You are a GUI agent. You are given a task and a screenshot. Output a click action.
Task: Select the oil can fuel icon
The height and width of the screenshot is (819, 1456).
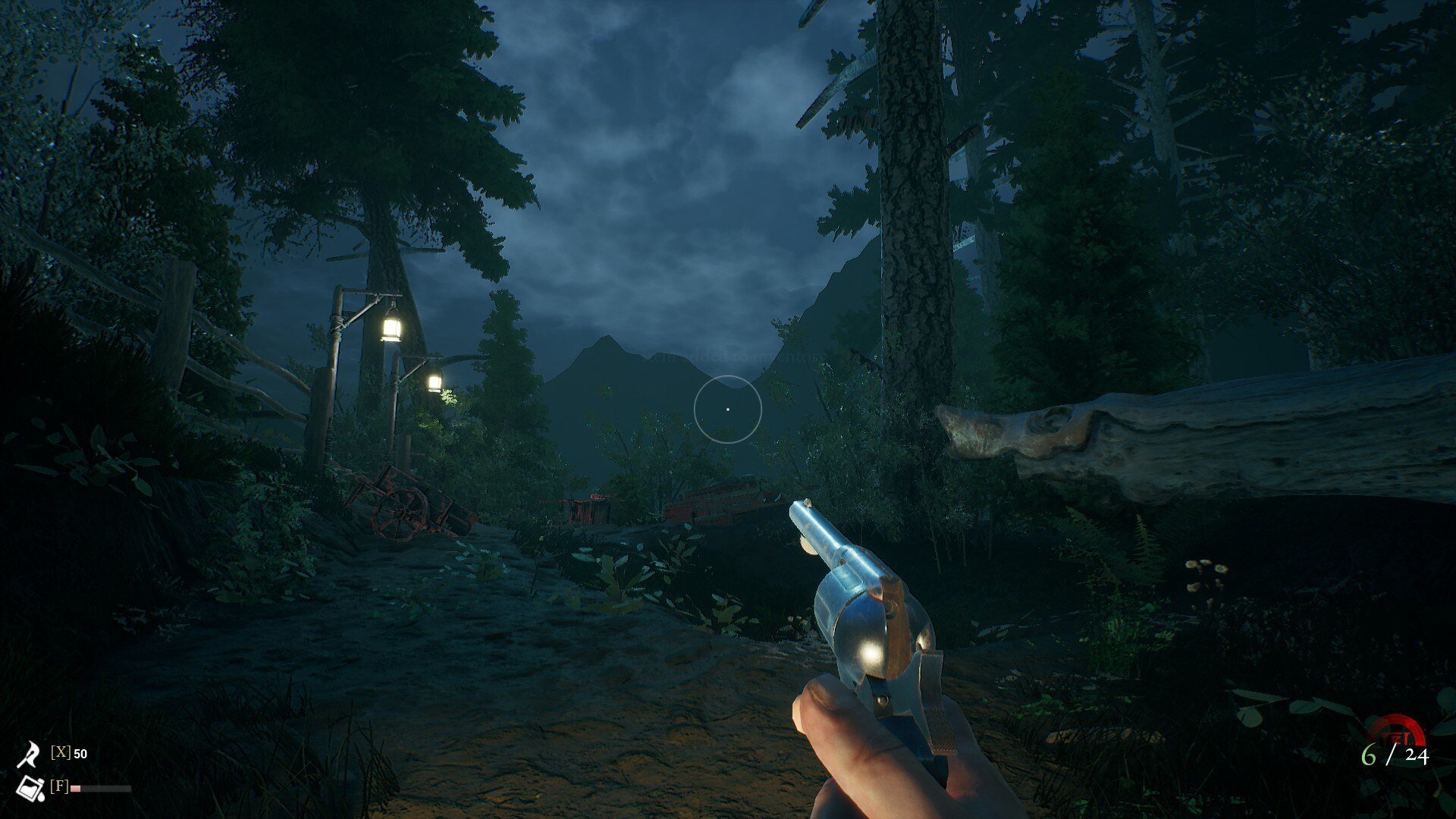pyautogui.click(x=30, y=789)
